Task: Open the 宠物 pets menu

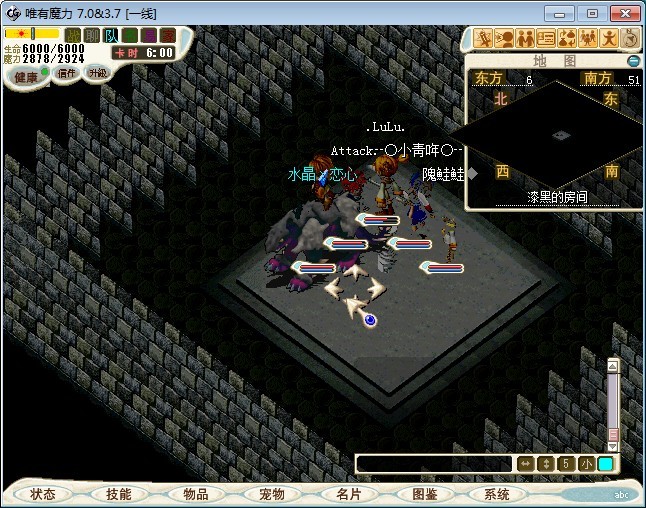Action: click(x=271, y=494)
